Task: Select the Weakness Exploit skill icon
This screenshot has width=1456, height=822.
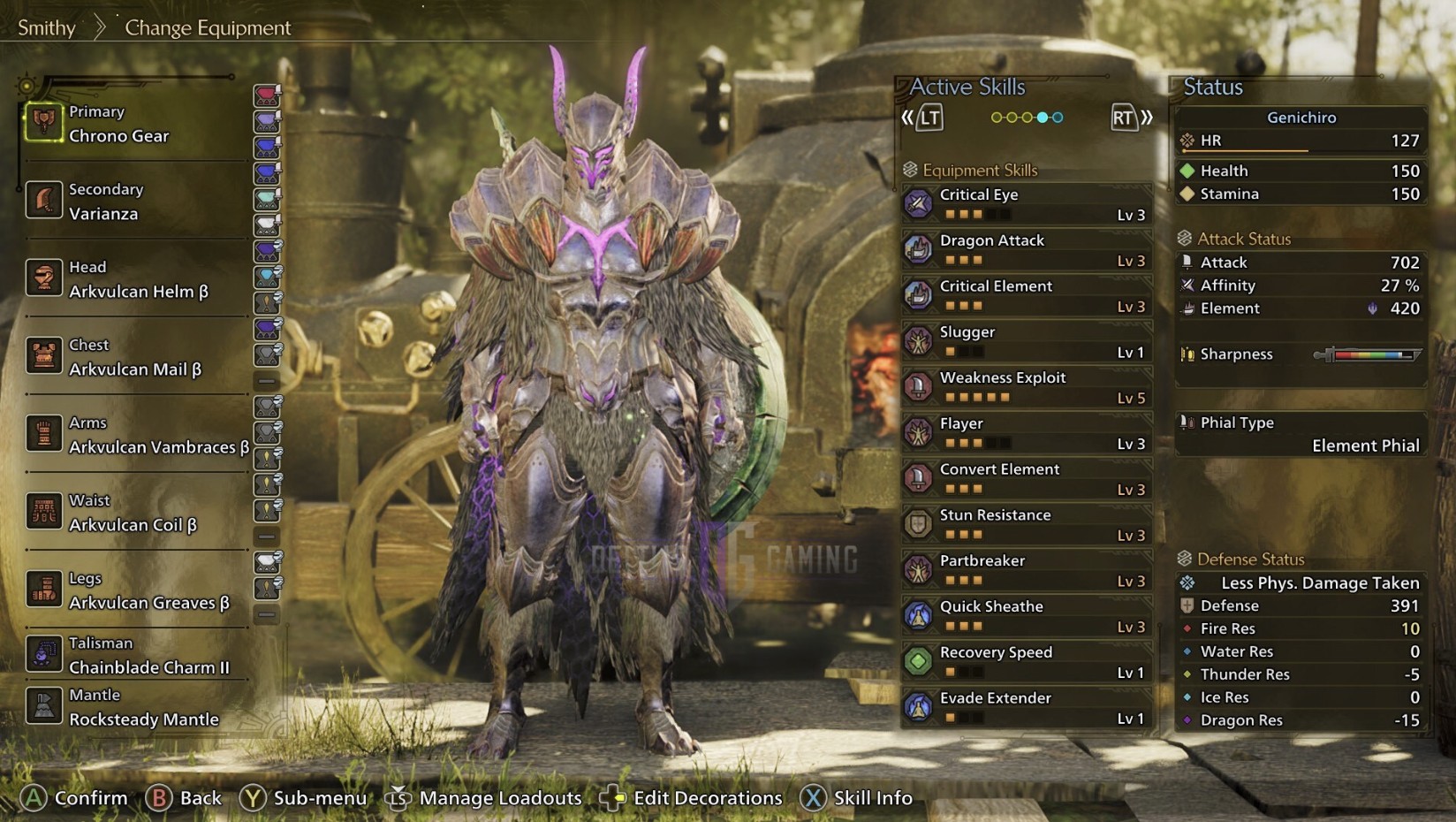Action: [920, 386]
